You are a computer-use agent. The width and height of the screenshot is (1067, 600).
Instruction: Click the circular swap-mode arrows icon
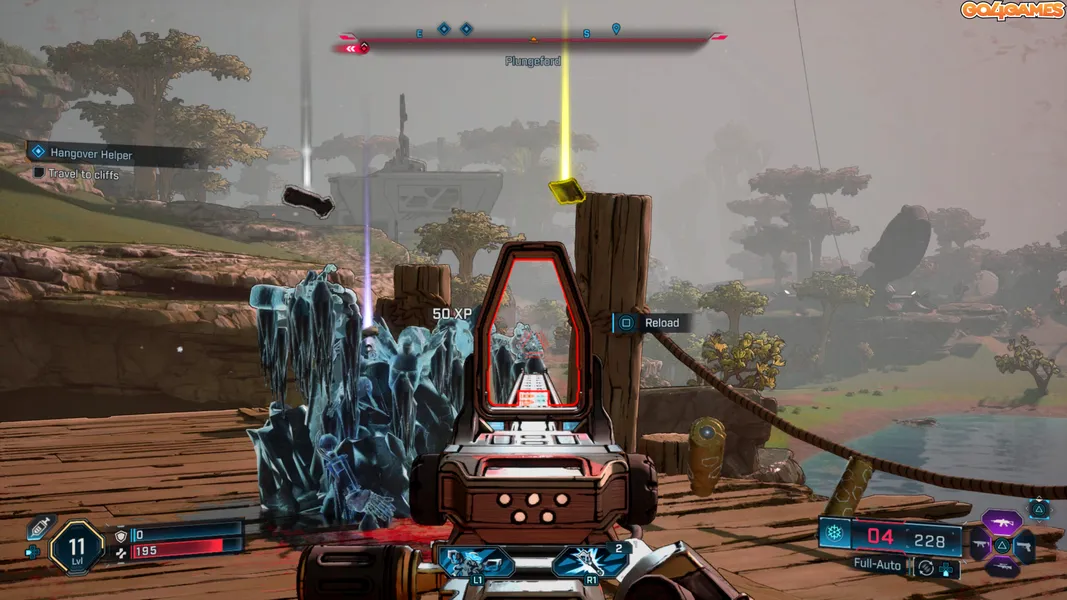[927, 567]
